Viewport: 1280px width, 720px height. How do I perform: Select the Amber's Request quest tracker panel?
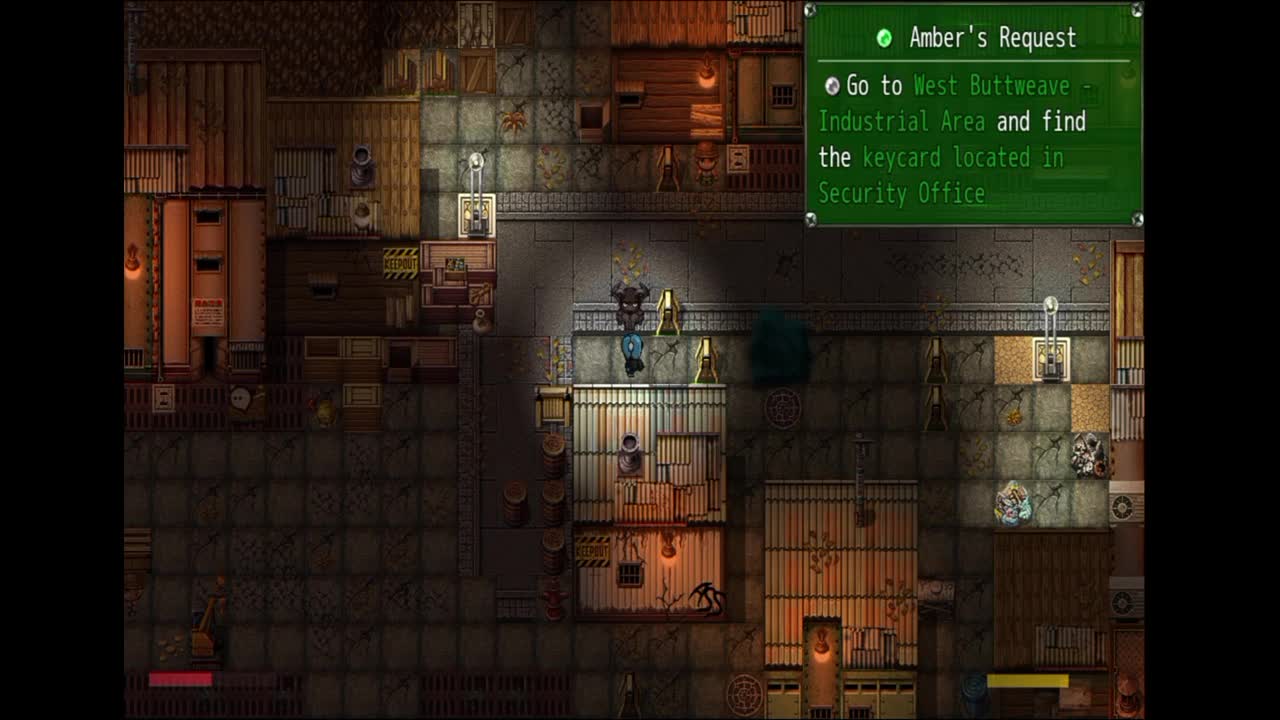(973, 115)
